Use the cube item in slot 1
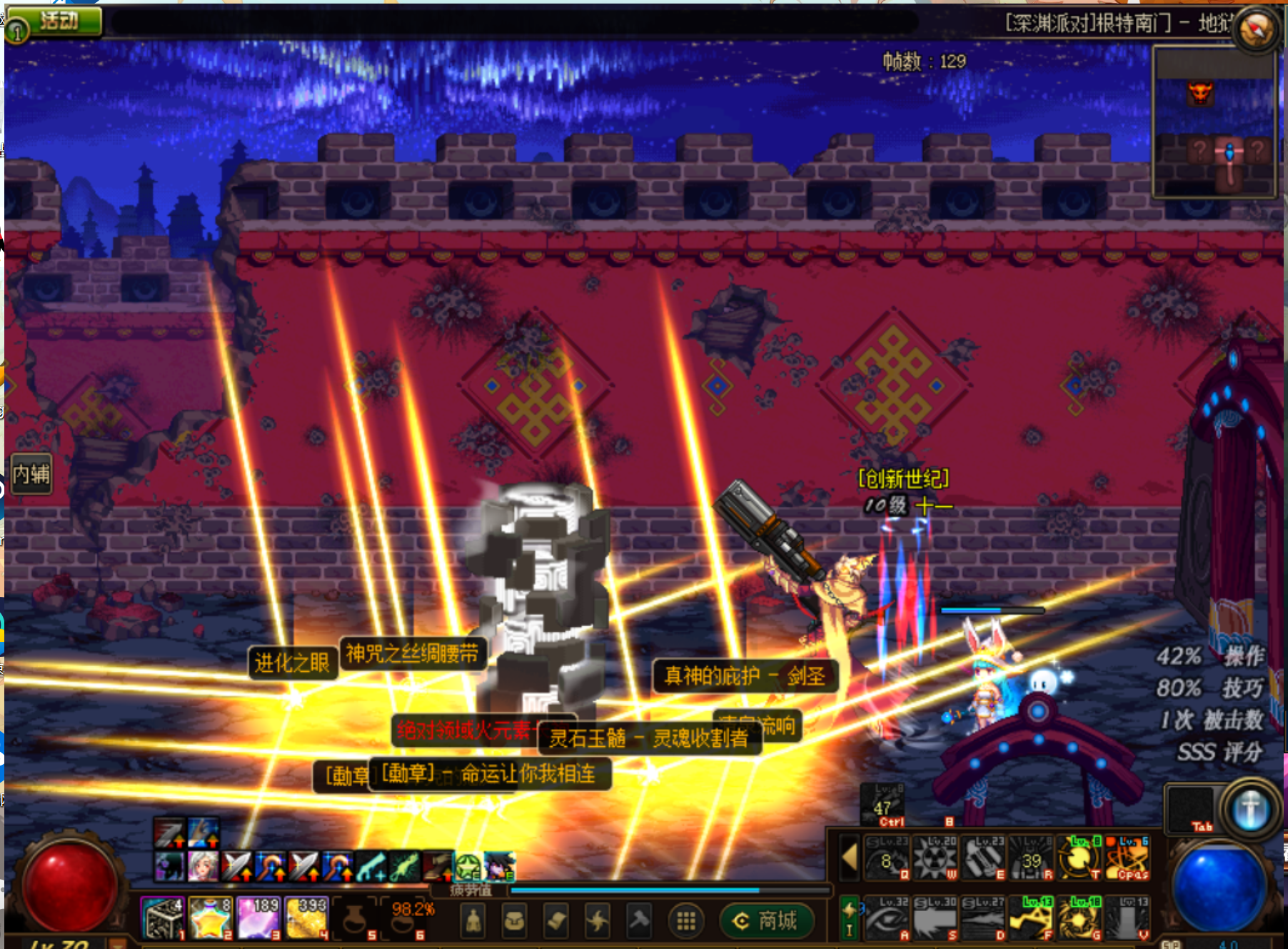Screen dimensions: 1288x949 pos(163,918)
